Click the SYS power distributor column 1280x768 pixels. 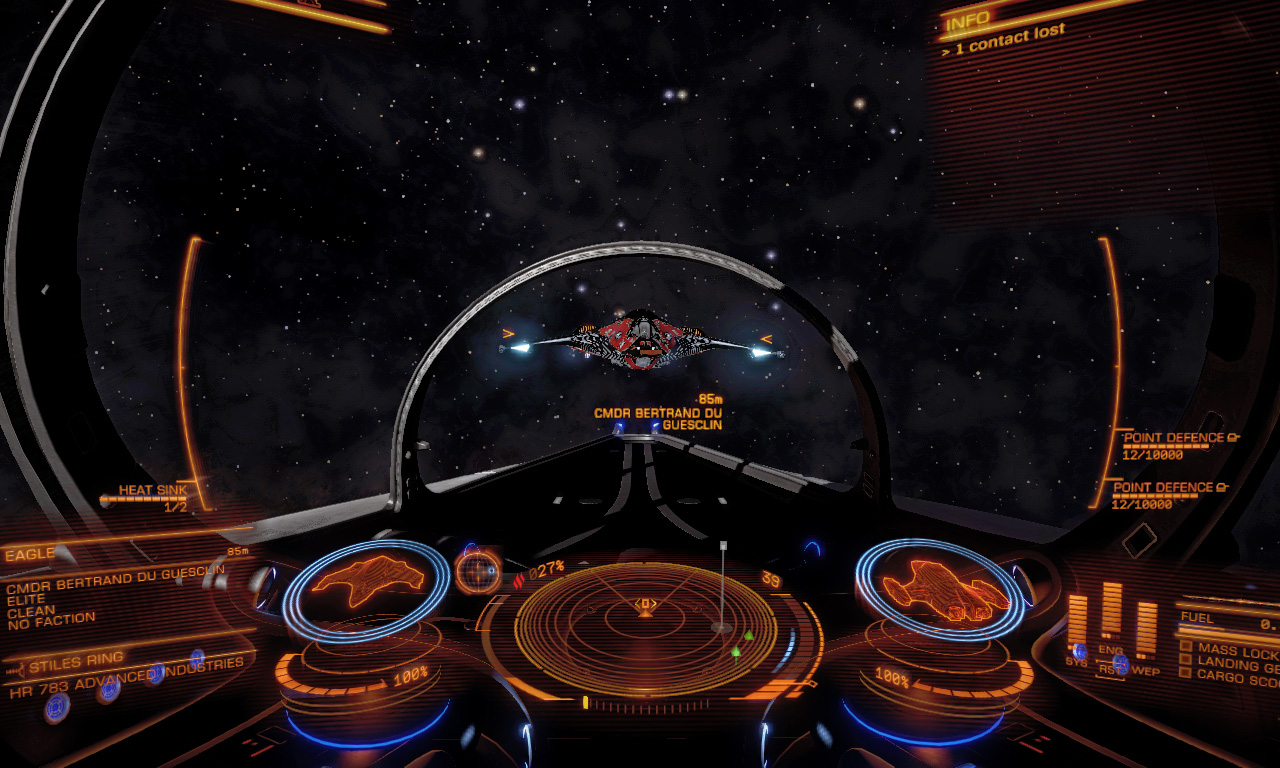(1076, 621)
